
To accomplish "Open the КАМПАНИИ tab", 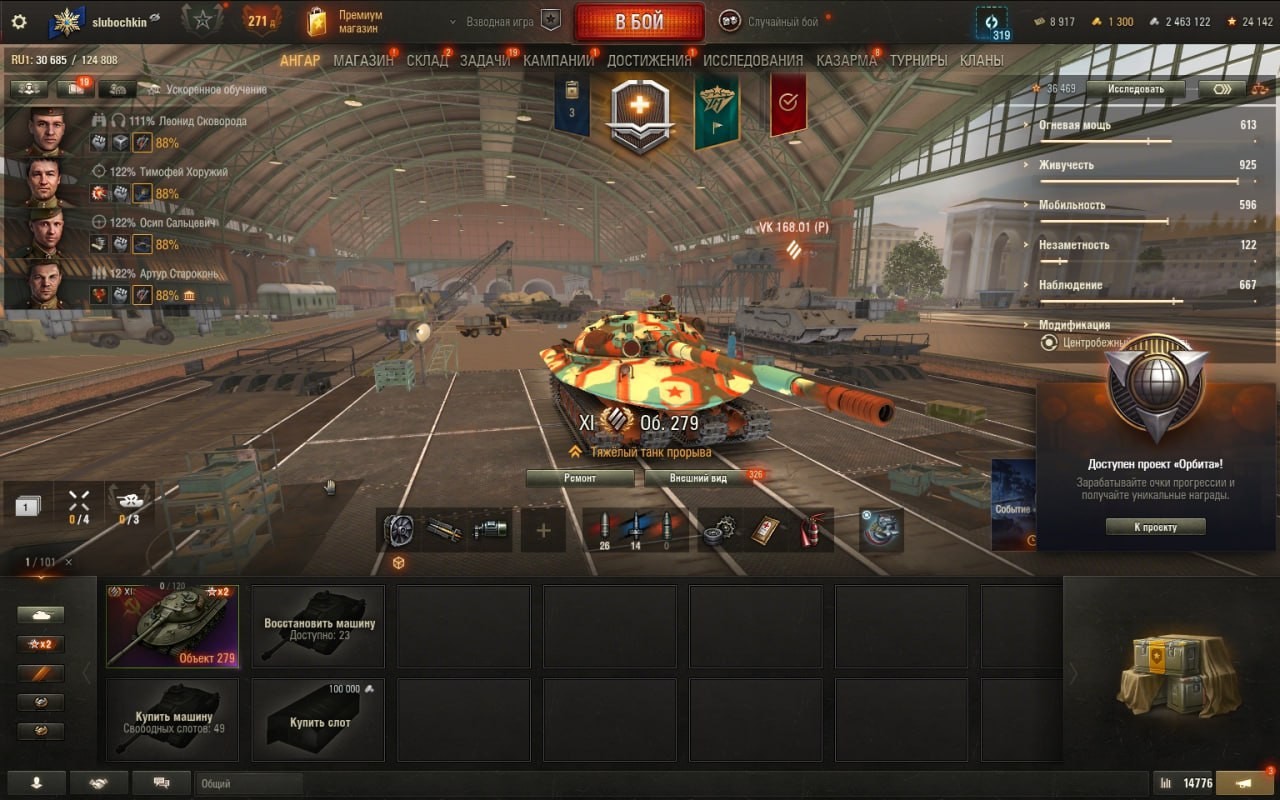I will point(558,60).
